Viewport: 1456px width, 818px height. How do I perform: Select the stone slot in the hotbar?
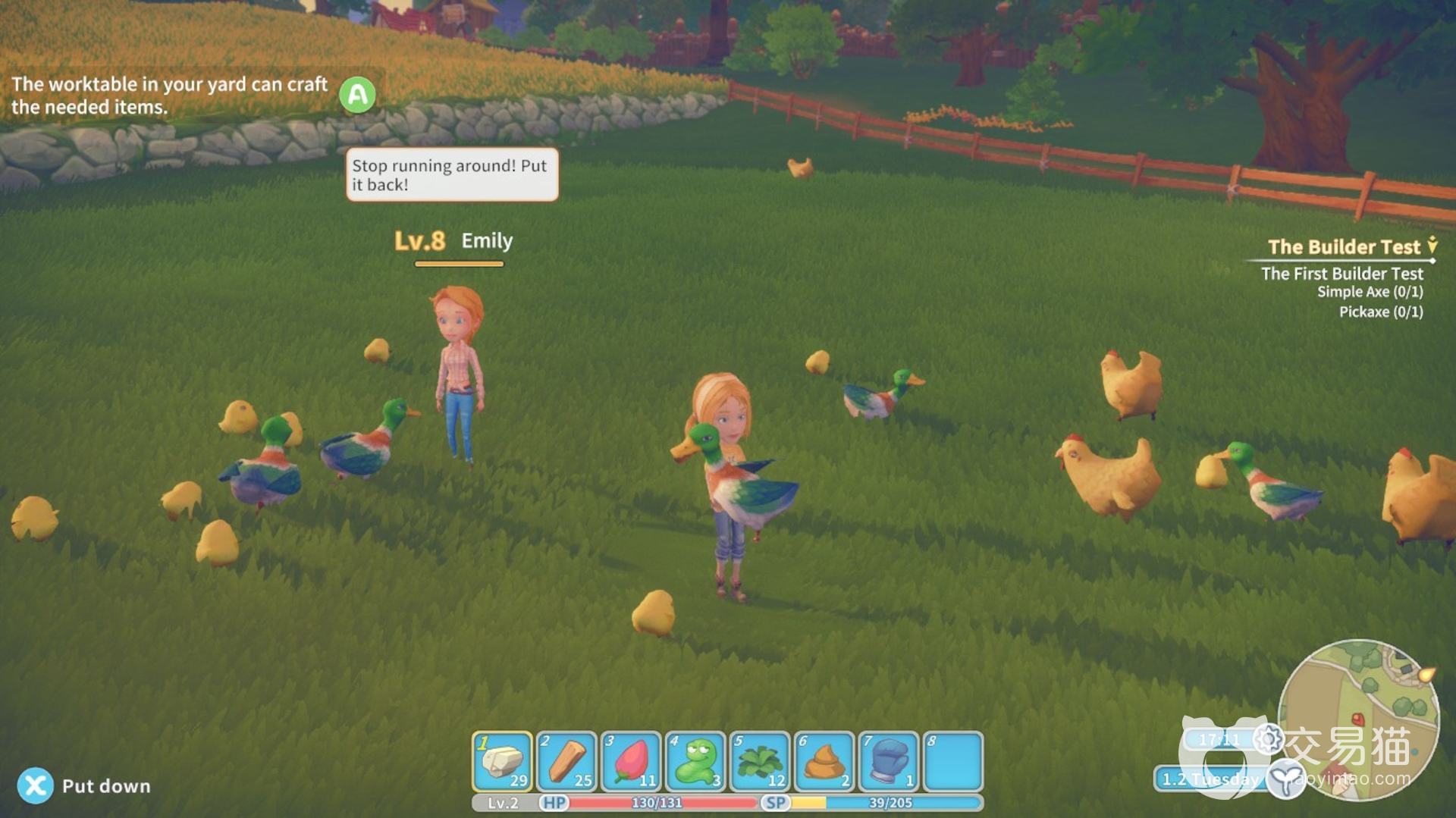coord(502,761)
